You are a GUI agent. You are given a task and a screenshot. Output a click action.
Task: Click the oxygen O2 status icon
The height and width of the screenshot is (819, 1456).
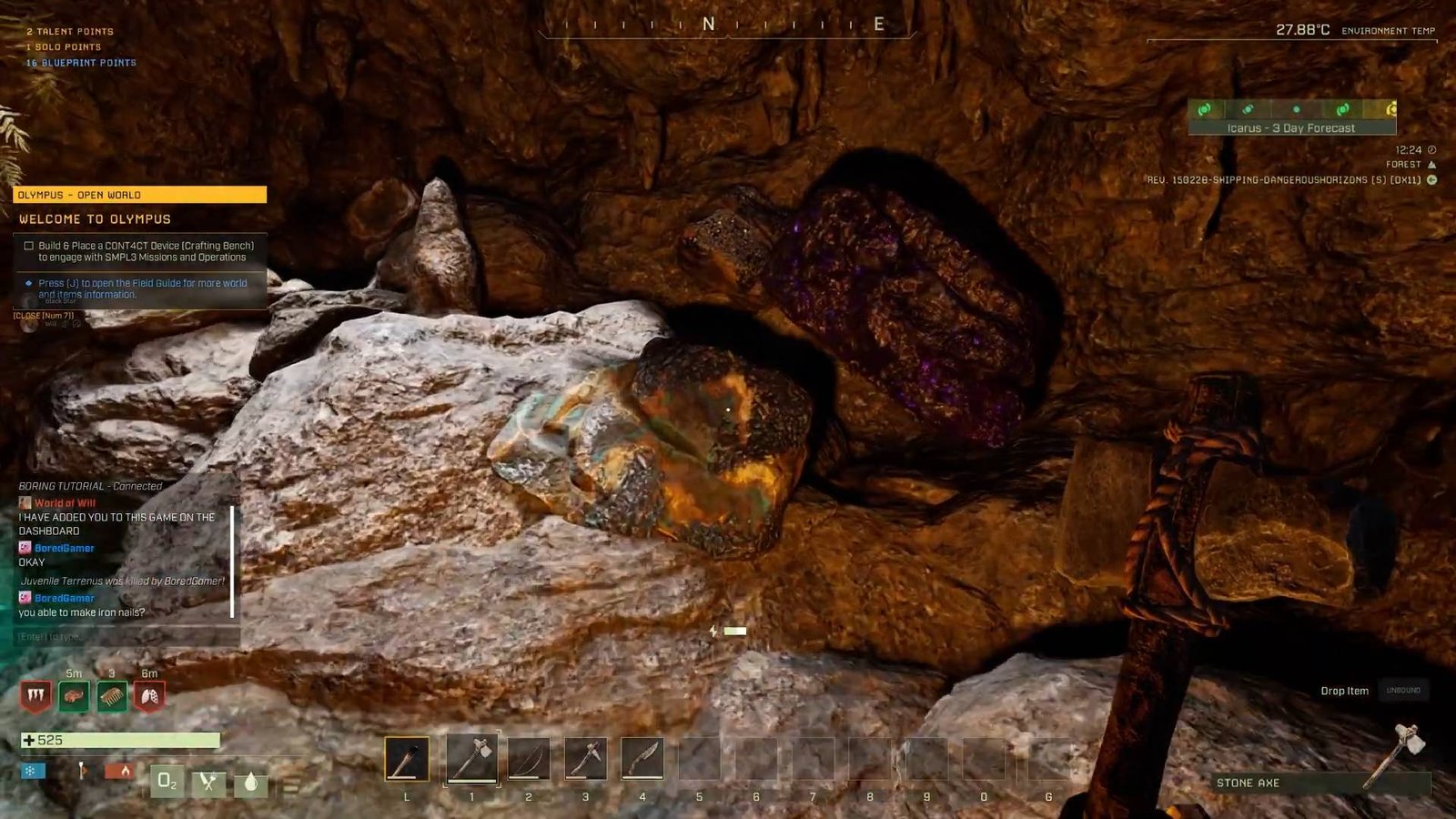click(167, 781)
